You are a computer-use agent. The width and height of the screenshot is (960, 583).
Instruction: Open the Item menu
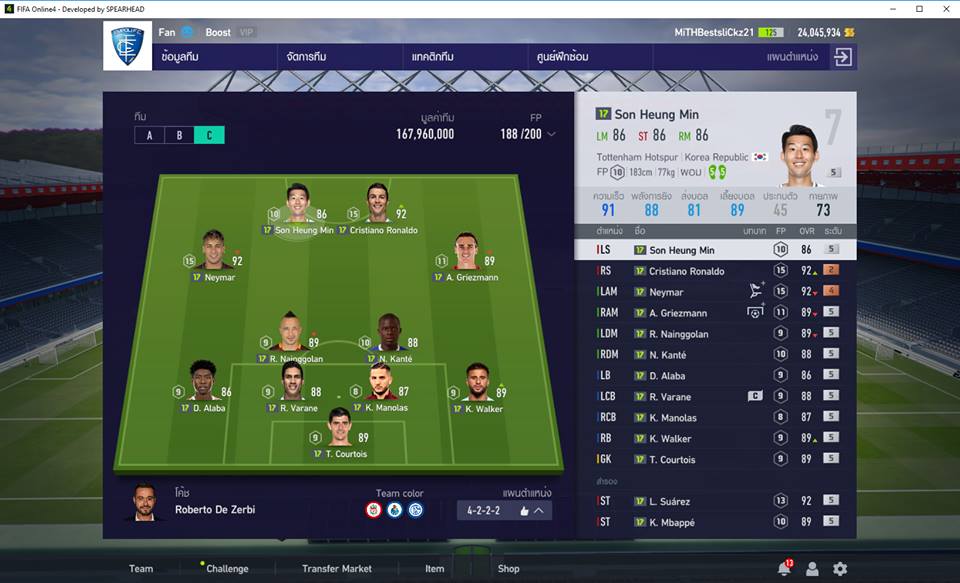coord(434,568)
